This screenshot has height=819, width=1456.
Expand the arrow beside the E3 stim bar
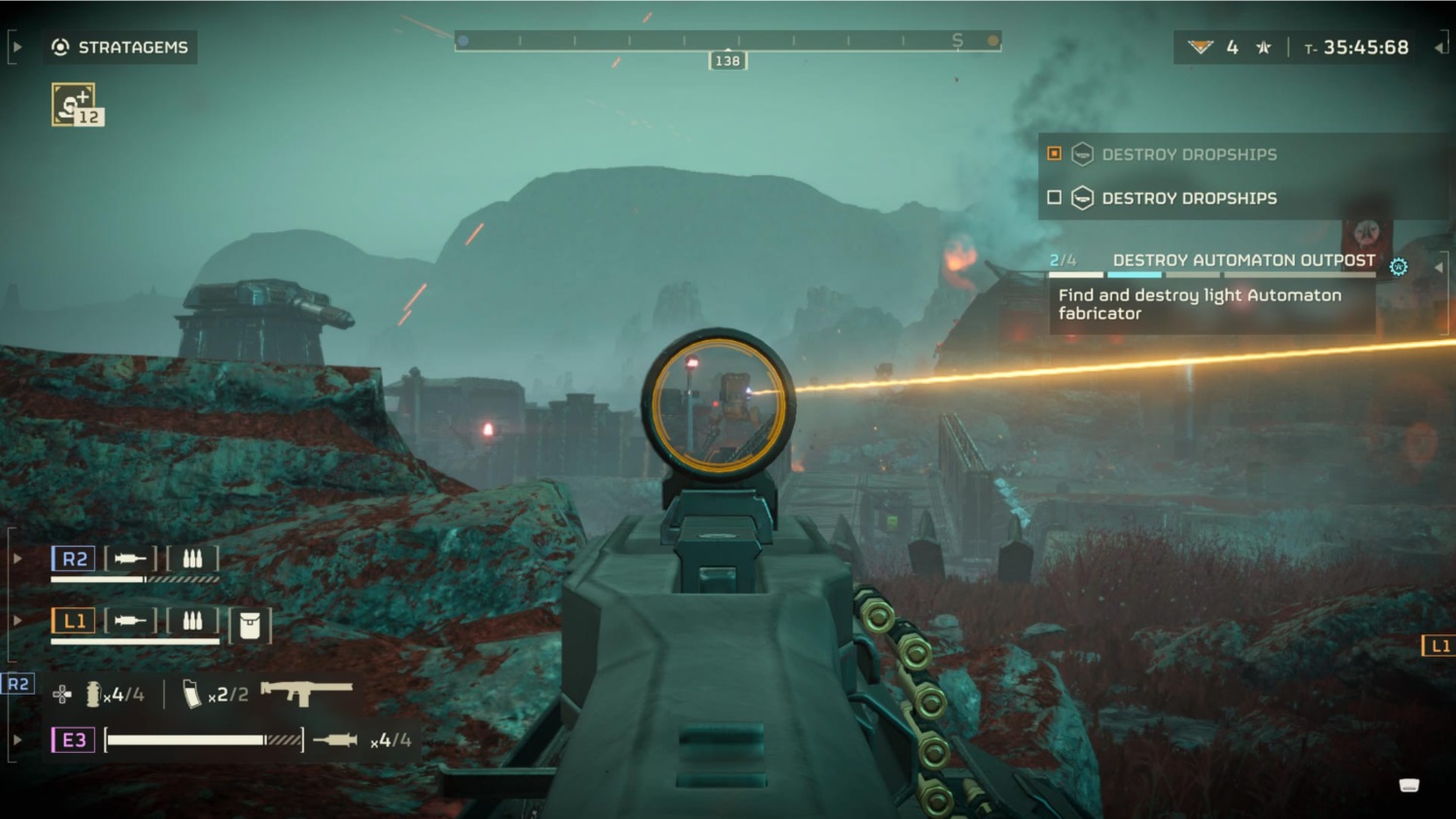coord(17,738)
